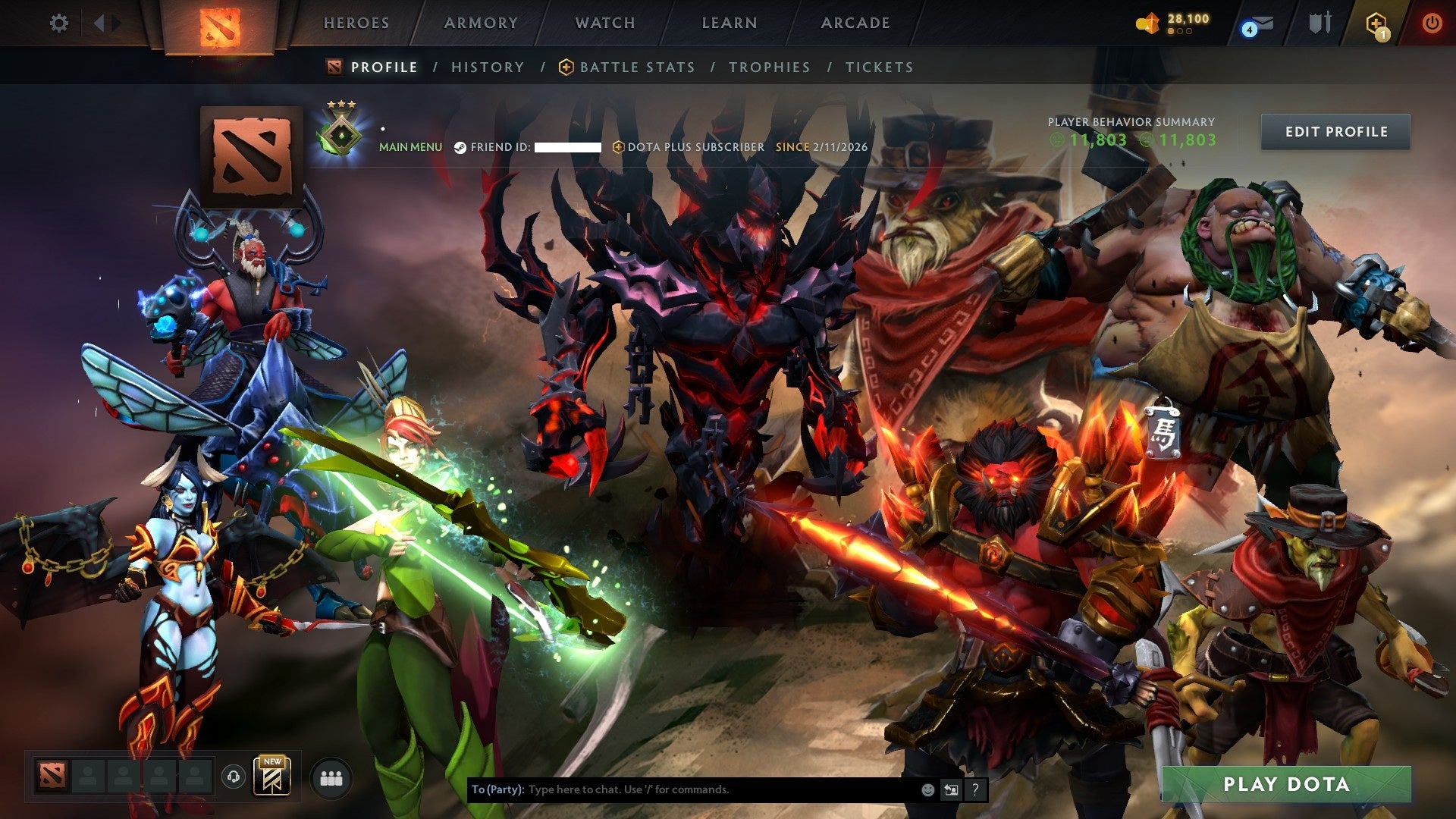This screenshot has width=1456, height=819.
Task: Open the emoticon picker beside the chat box
Action: coord(927,789)
